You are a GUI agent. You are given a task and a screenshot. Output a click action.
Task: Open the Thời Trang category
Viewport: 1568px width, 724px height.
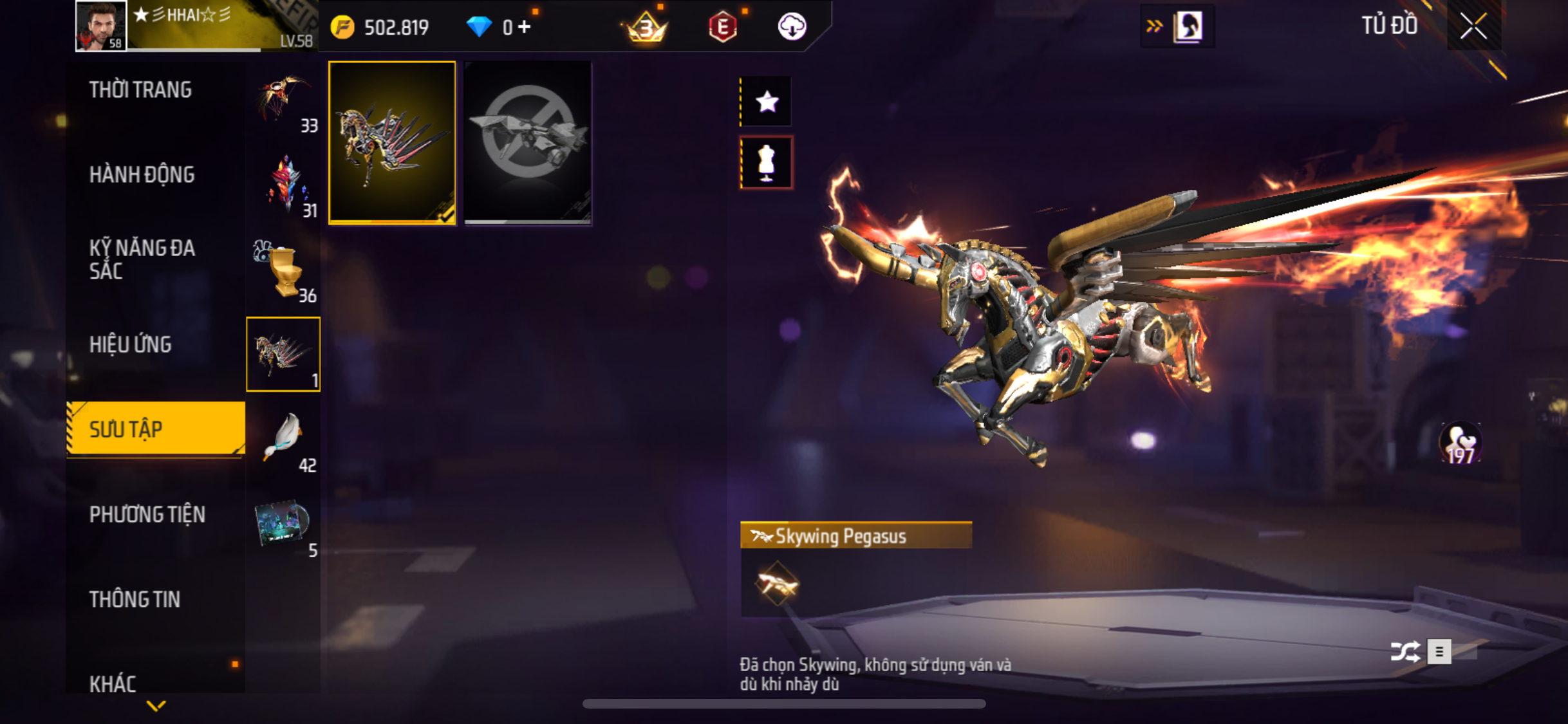tap(140, 90)
